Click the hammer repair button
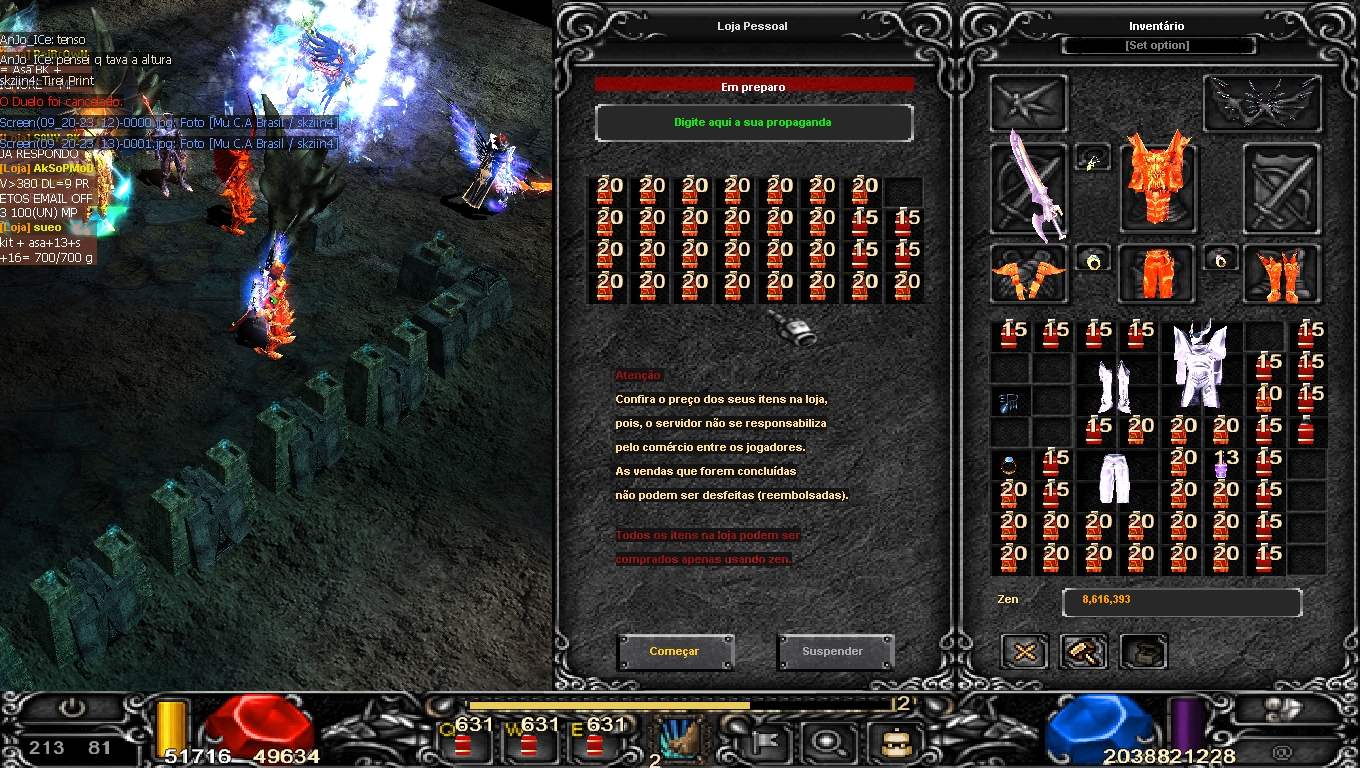This screenshot has width=1360, height=768. 1083,652
